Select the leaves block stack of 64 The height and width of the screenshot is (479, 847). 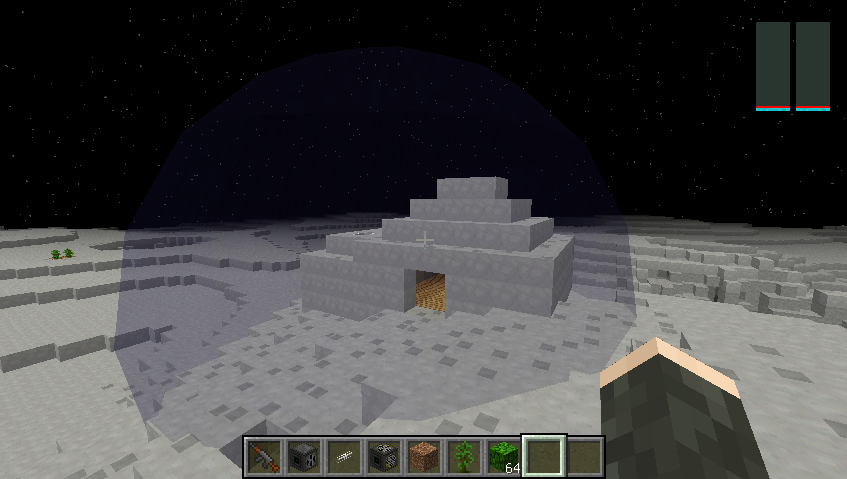(x=504, y=456)
